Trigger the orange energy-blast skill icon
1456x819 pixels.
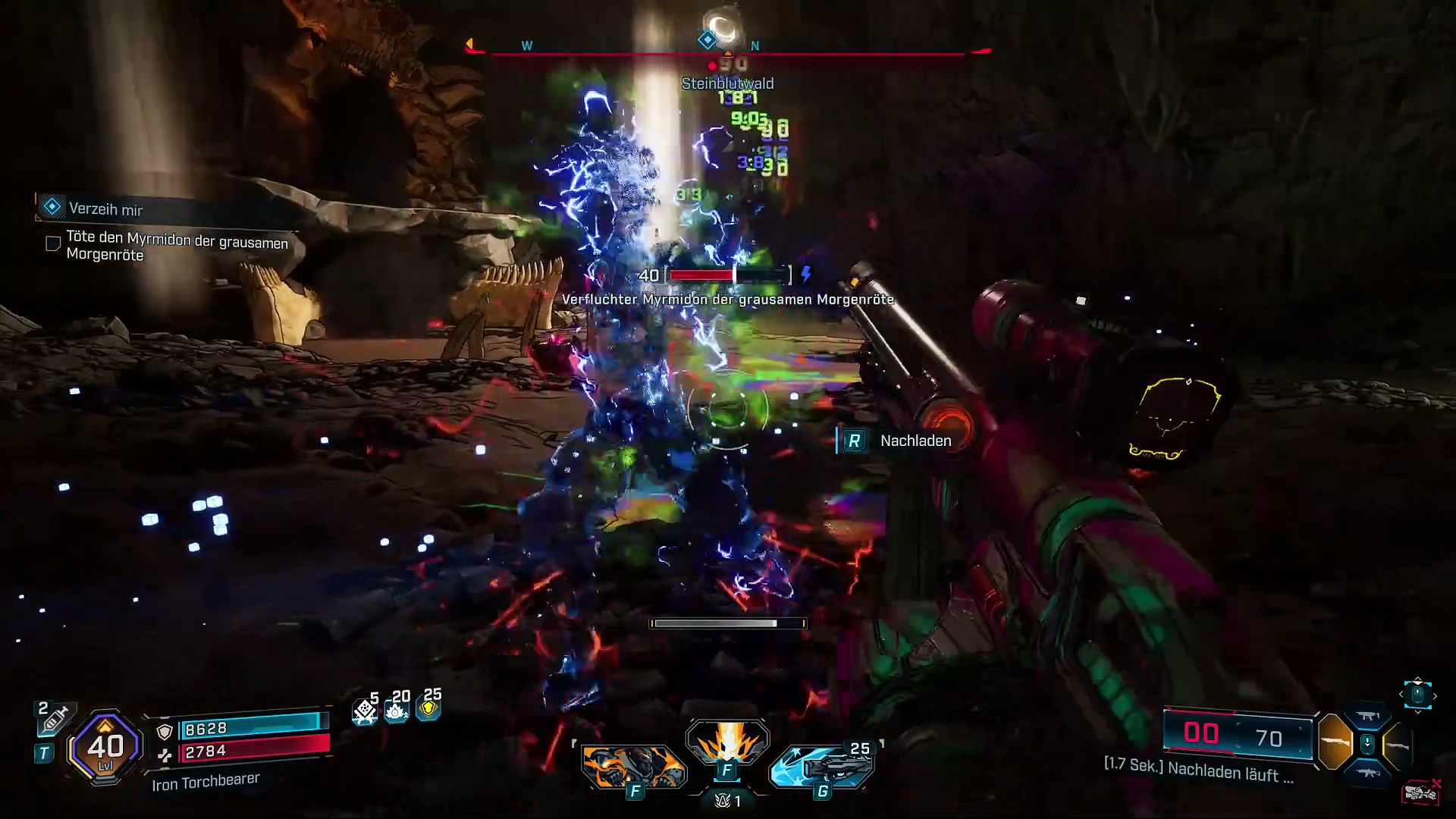click(x=727, y=742)
